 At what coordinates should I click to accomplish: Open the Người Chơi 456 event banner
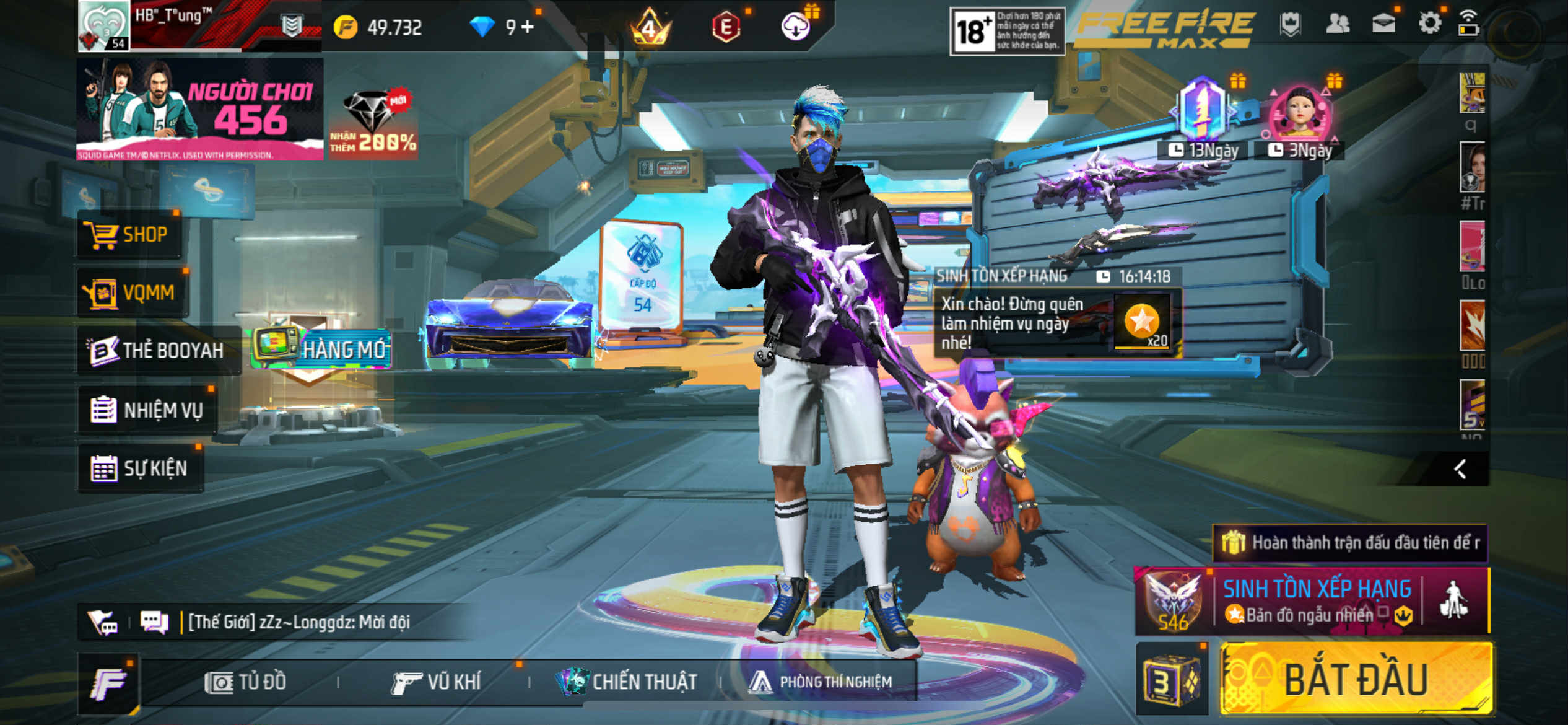click(199, 109)
